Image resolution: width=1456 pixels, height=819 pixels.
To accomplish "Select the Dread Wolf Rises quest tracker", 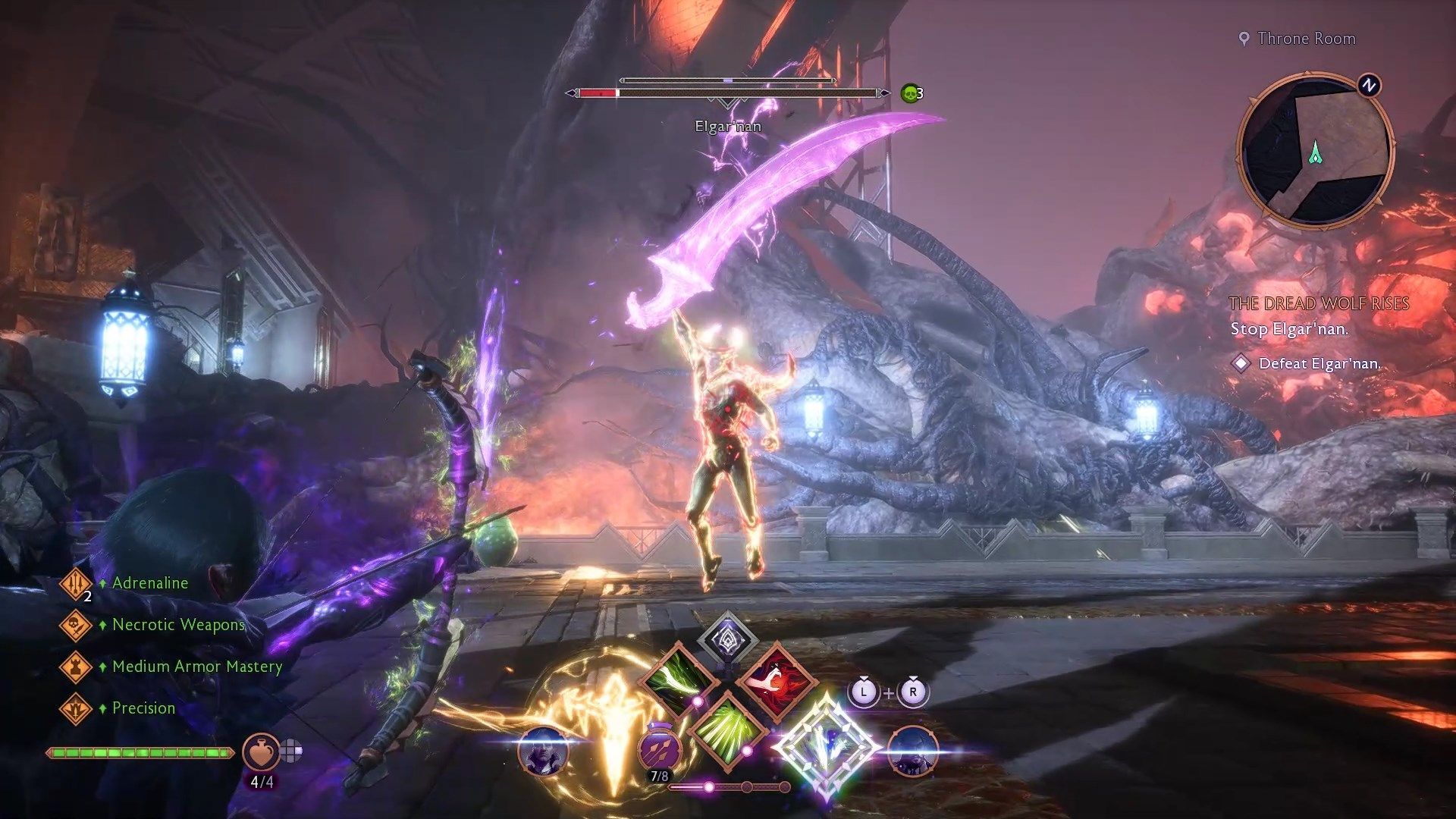I will click(x=1319, y=304).
